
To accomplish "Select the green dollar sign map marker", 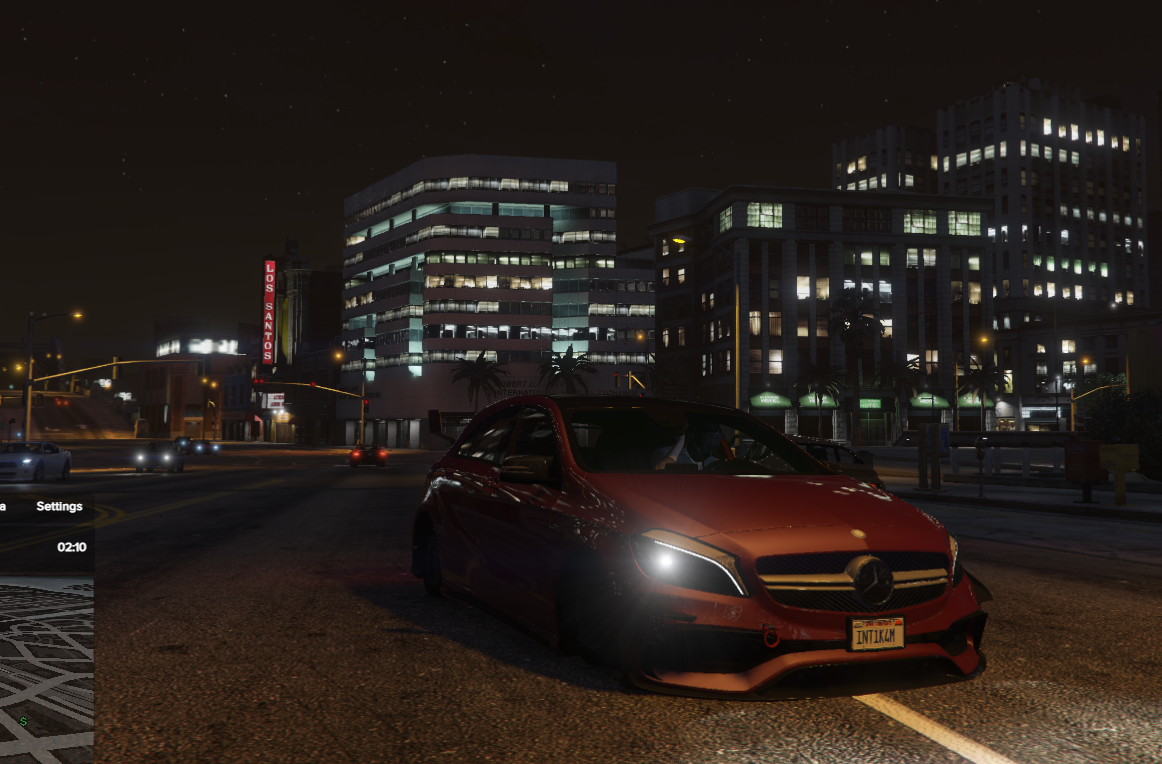I will (x=23, y=720).
